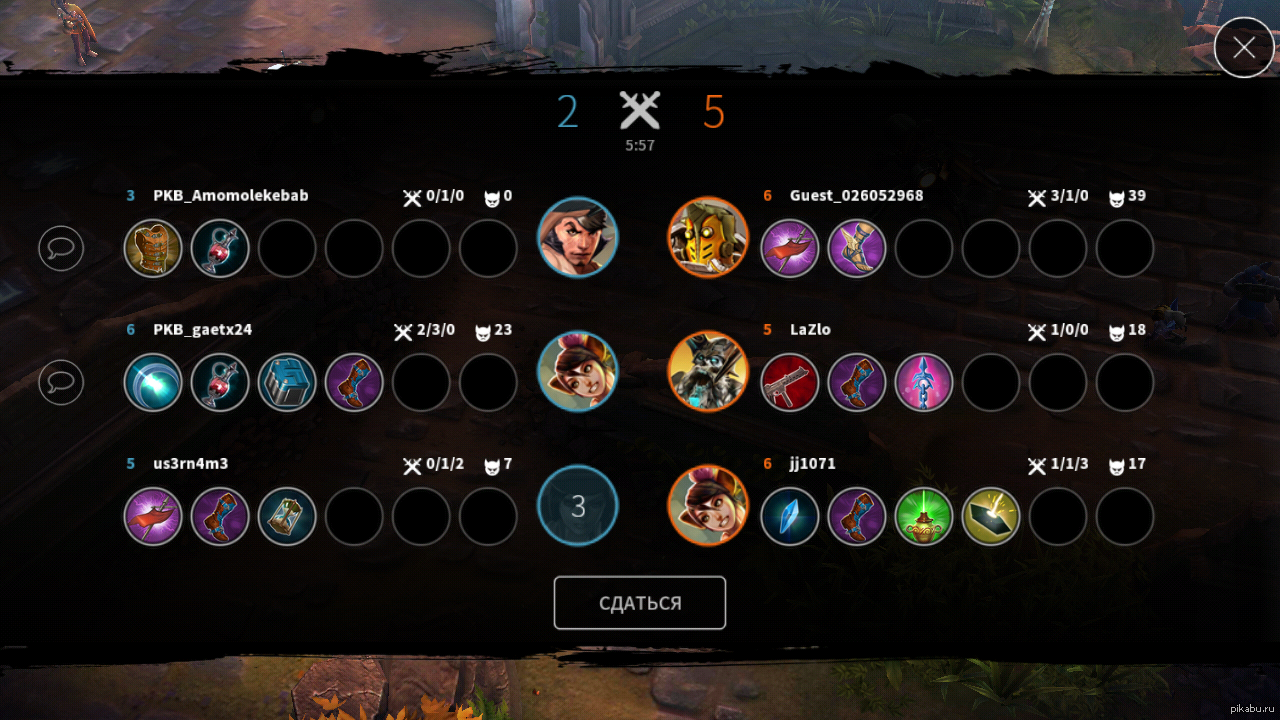Select Guest_026052968's winged sandal item
This screenshot has height=720, width=1280.
point(857,248)
